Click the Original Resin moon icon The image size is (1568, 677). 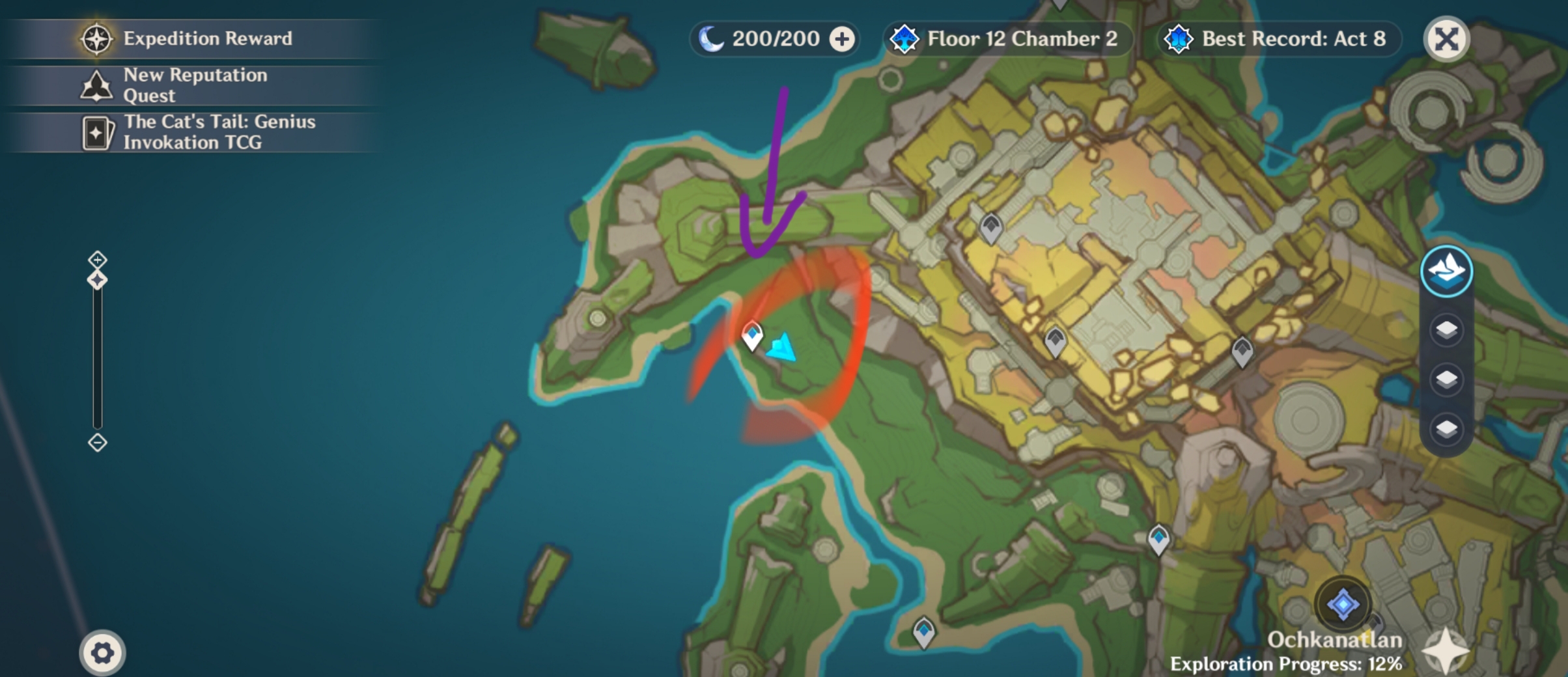click(714, 38)
